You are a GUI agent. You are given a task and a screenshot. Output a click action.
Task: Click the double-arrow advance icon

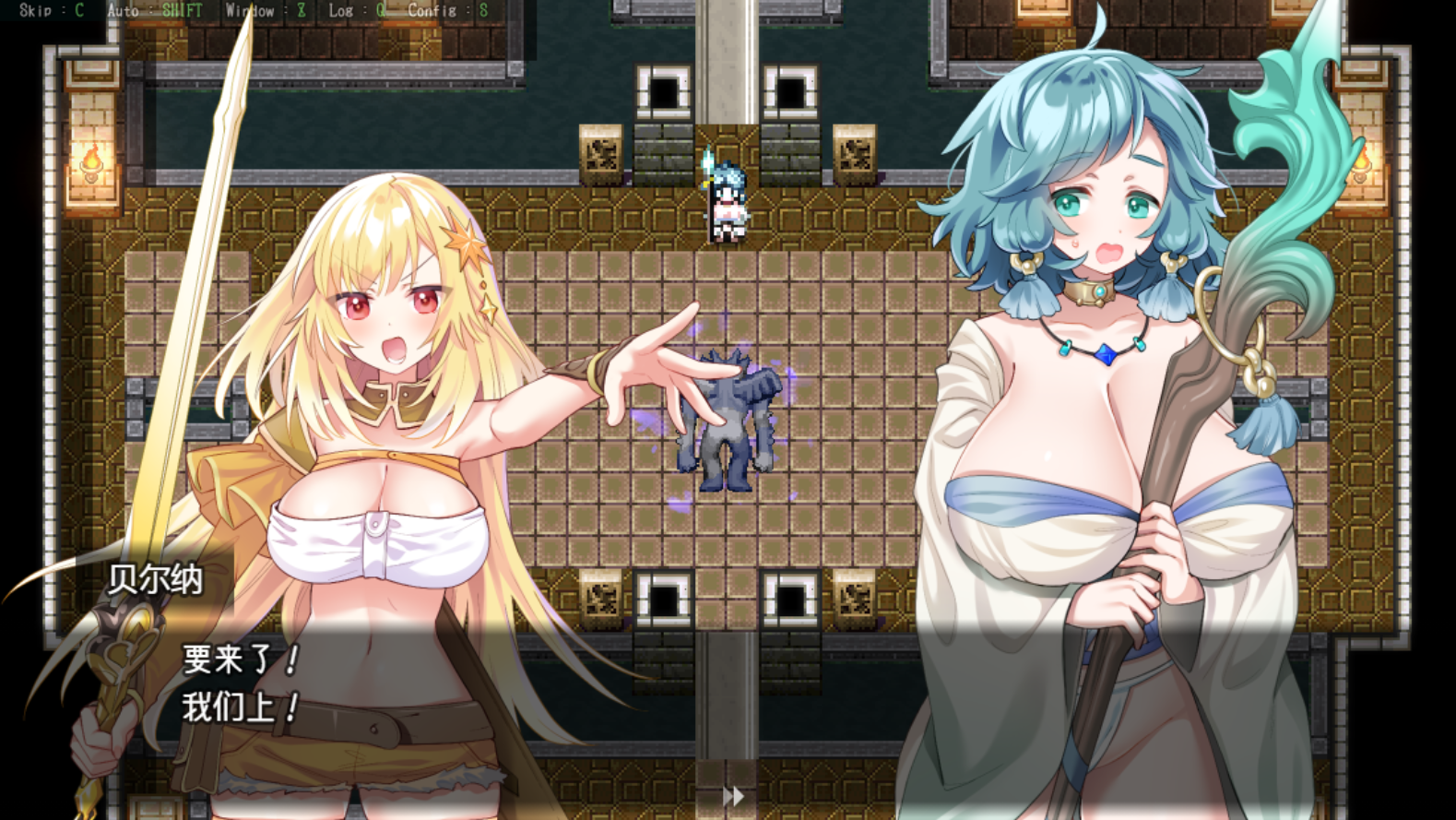[733, 795]
